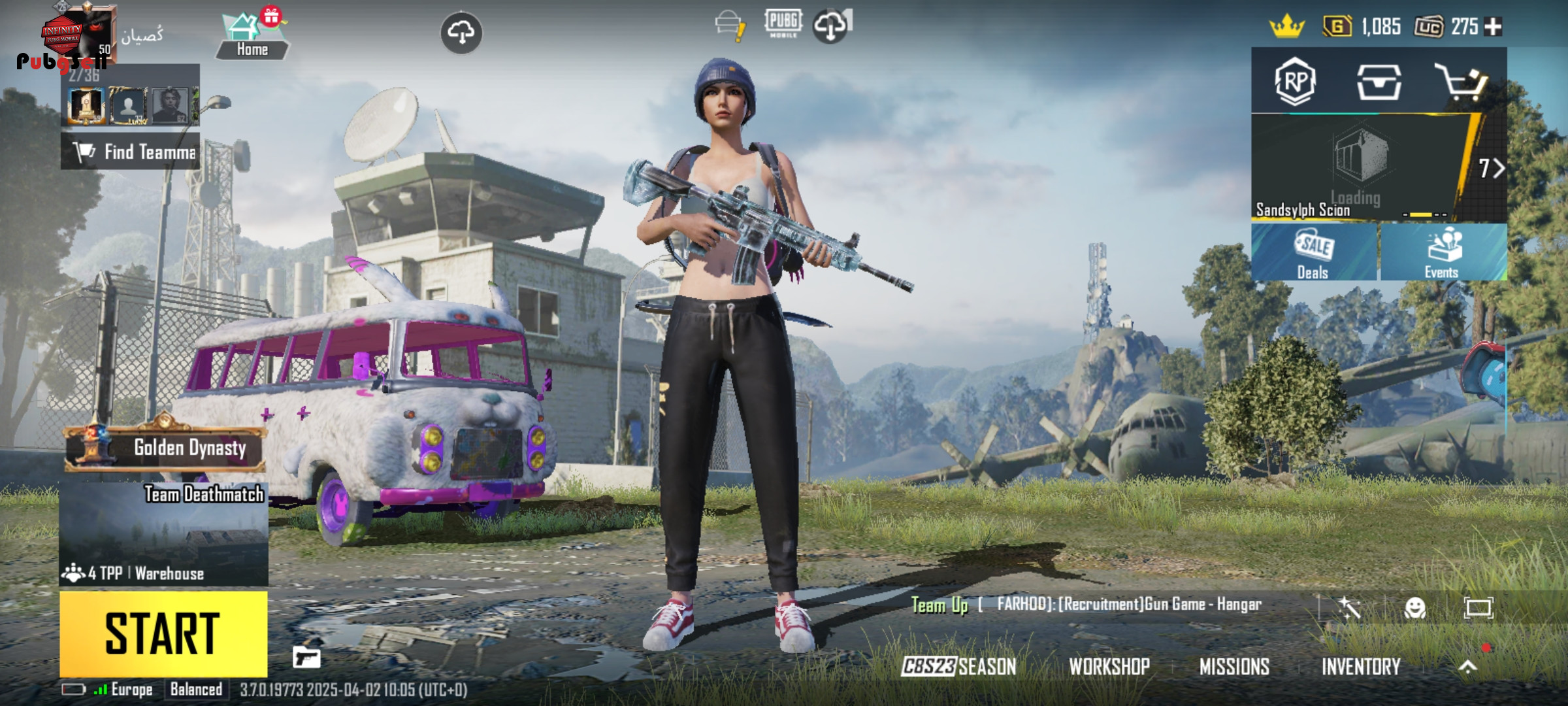Open the Workshop menu
Viewport: 1568px width, 706px height.
(1109, 666)
